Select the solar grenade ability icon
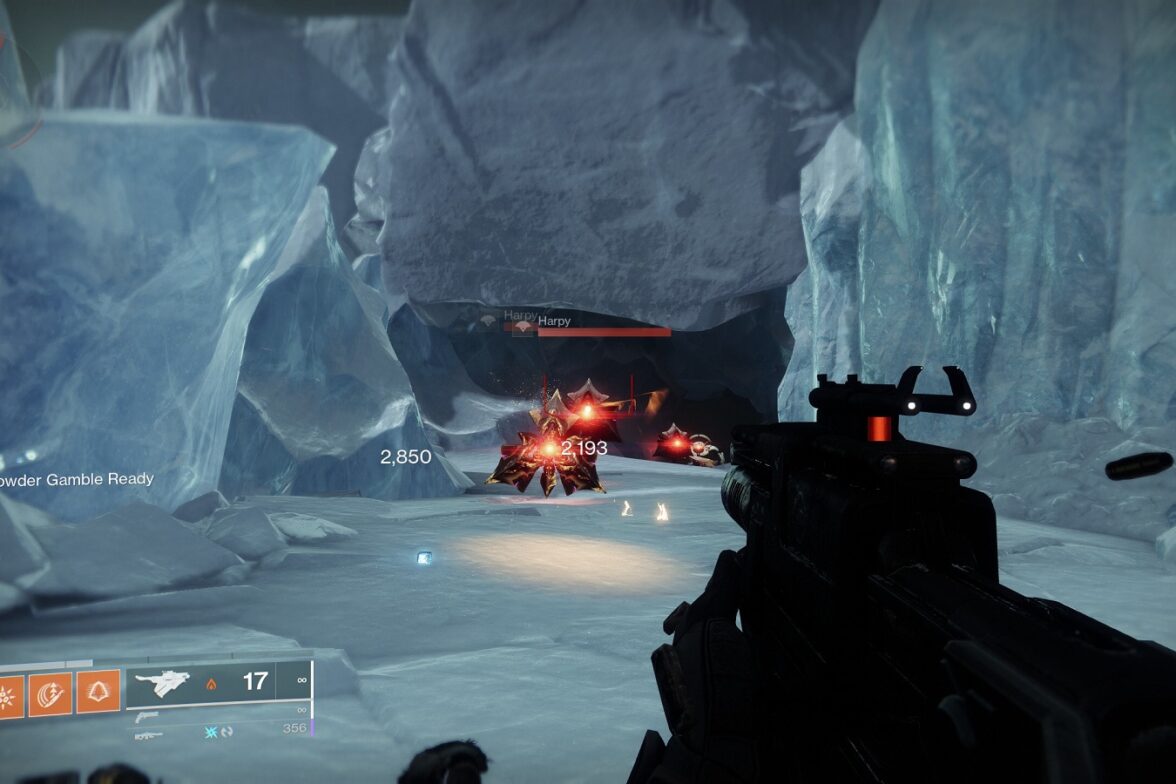Screen dimensions: 1176x784 (10, 692)
